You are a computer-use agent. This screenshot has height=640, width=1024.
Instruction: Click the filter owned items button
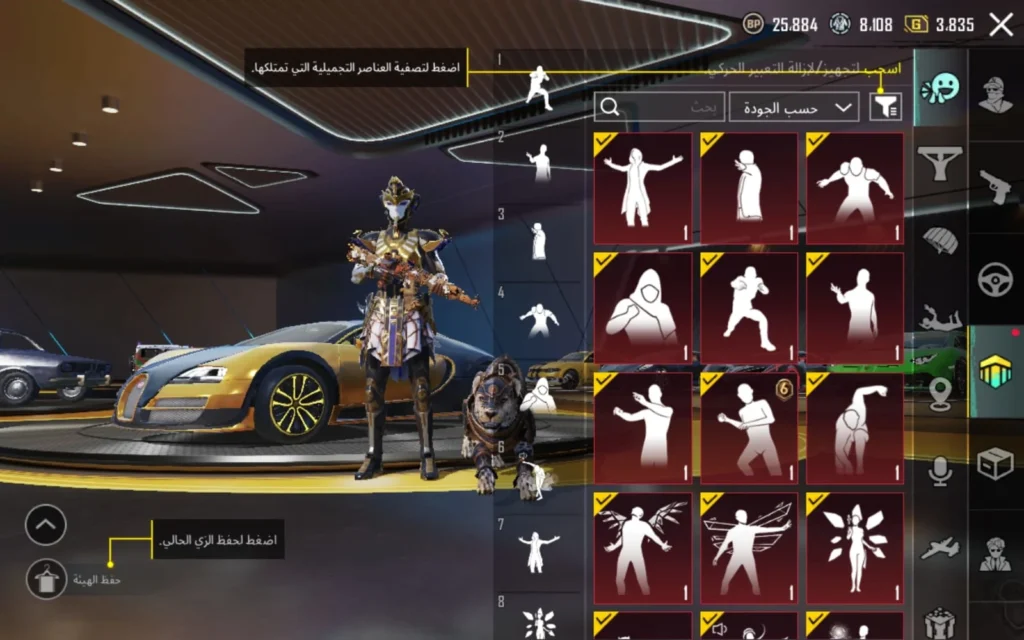tap(885, 106)
